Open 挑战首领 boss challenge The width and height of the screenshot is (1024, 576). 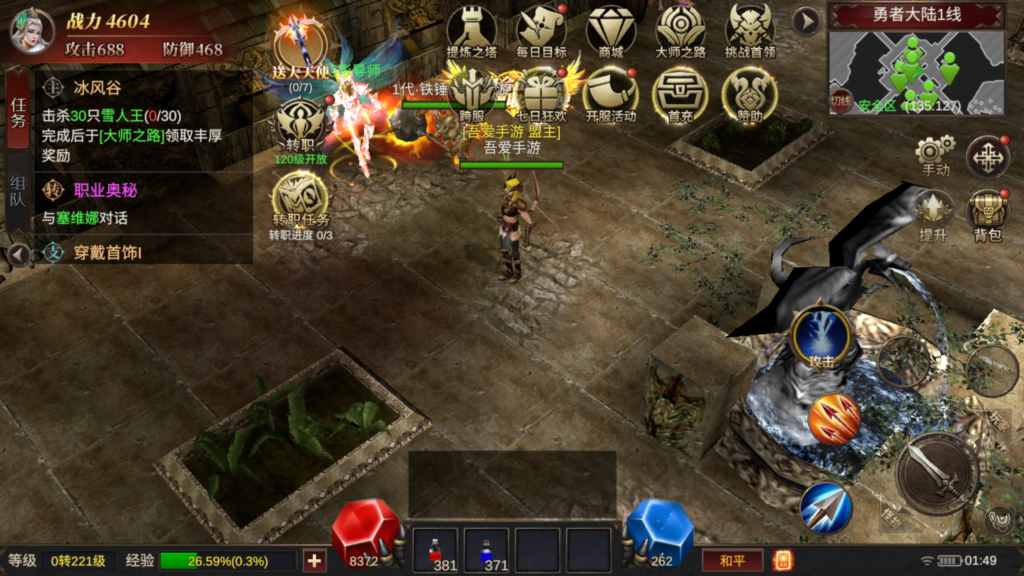click(750, 31)
